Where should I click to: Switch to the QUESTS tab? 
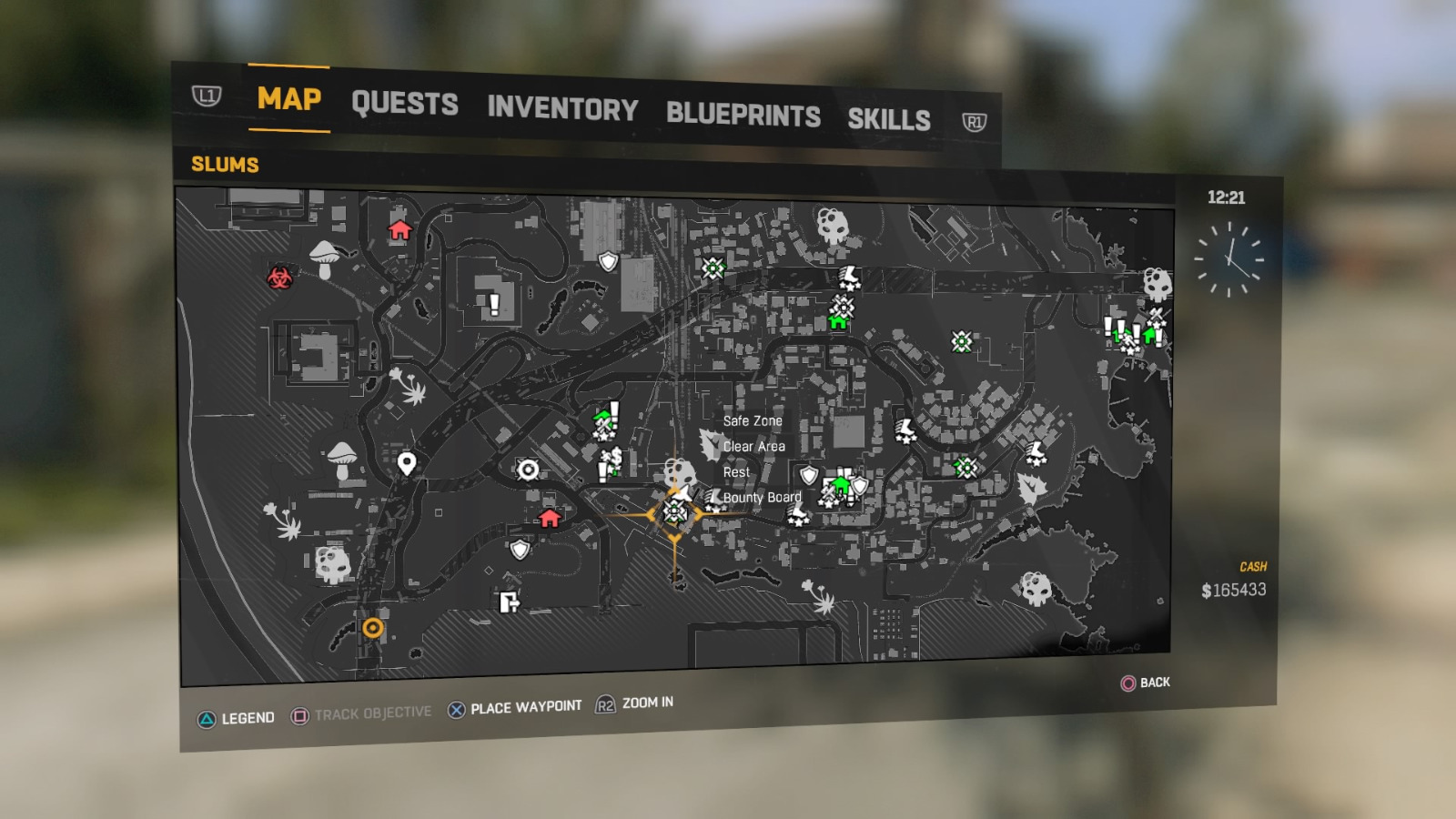click(407, 105)
